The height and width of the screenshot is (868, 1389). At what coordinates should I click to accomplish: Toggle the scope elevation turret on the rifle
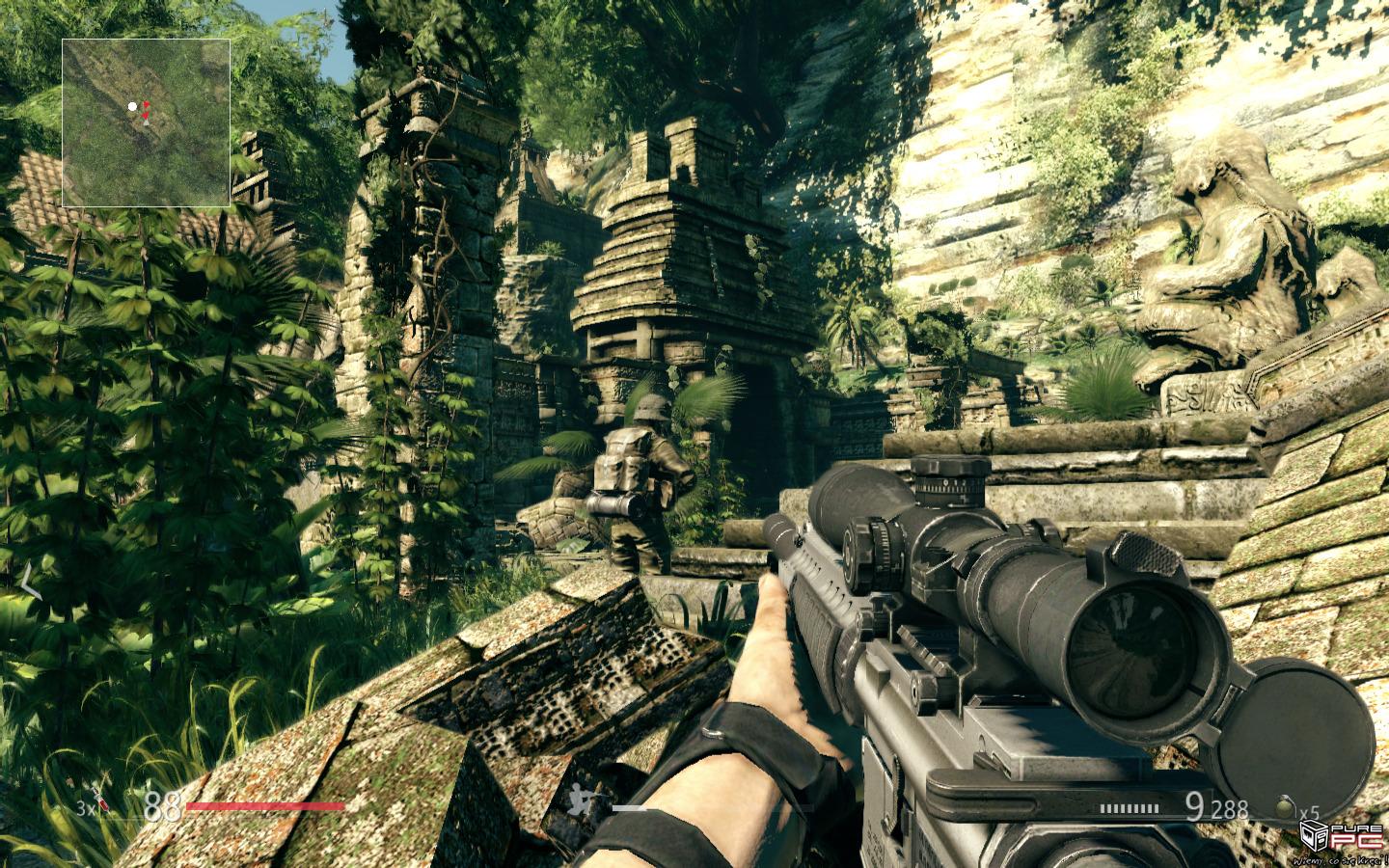point(950,479)
